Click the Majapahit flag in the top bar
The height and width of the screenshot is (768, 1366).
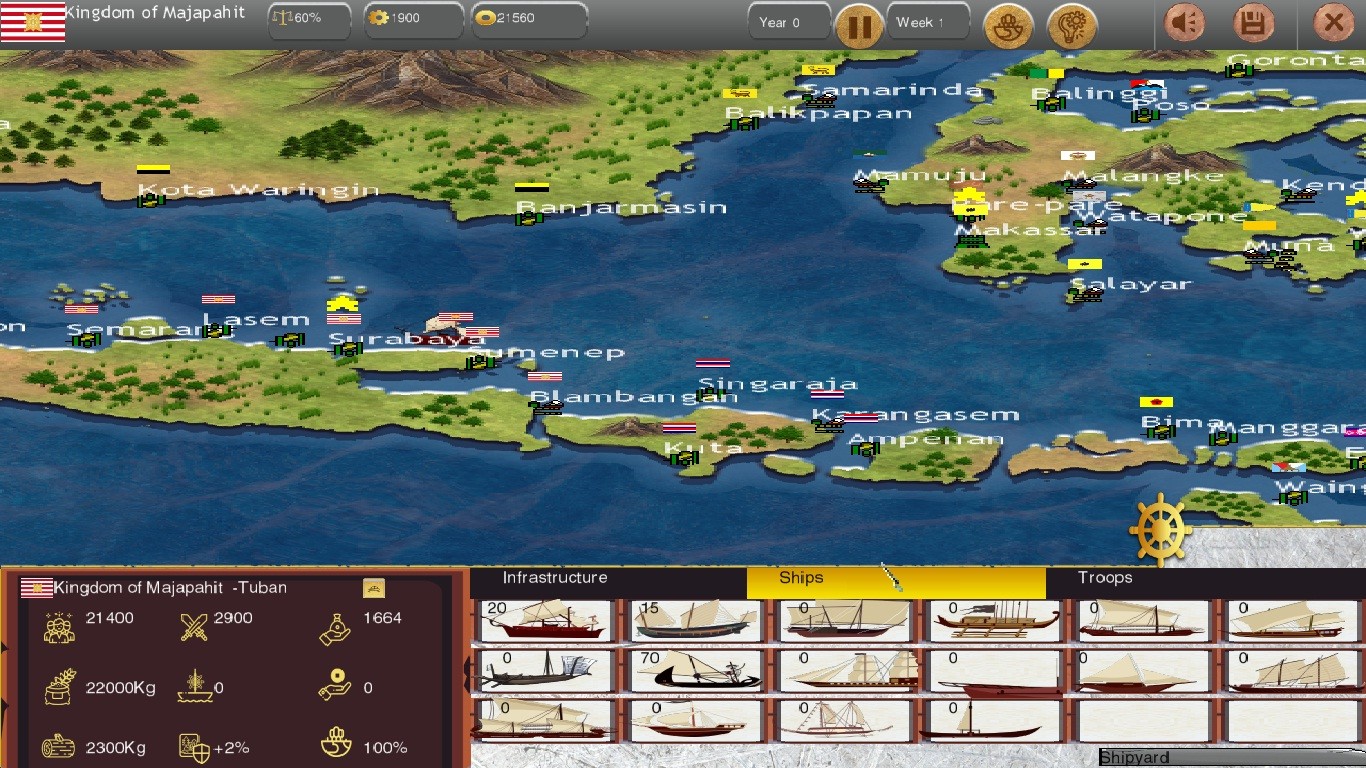(x=33, y=20)
